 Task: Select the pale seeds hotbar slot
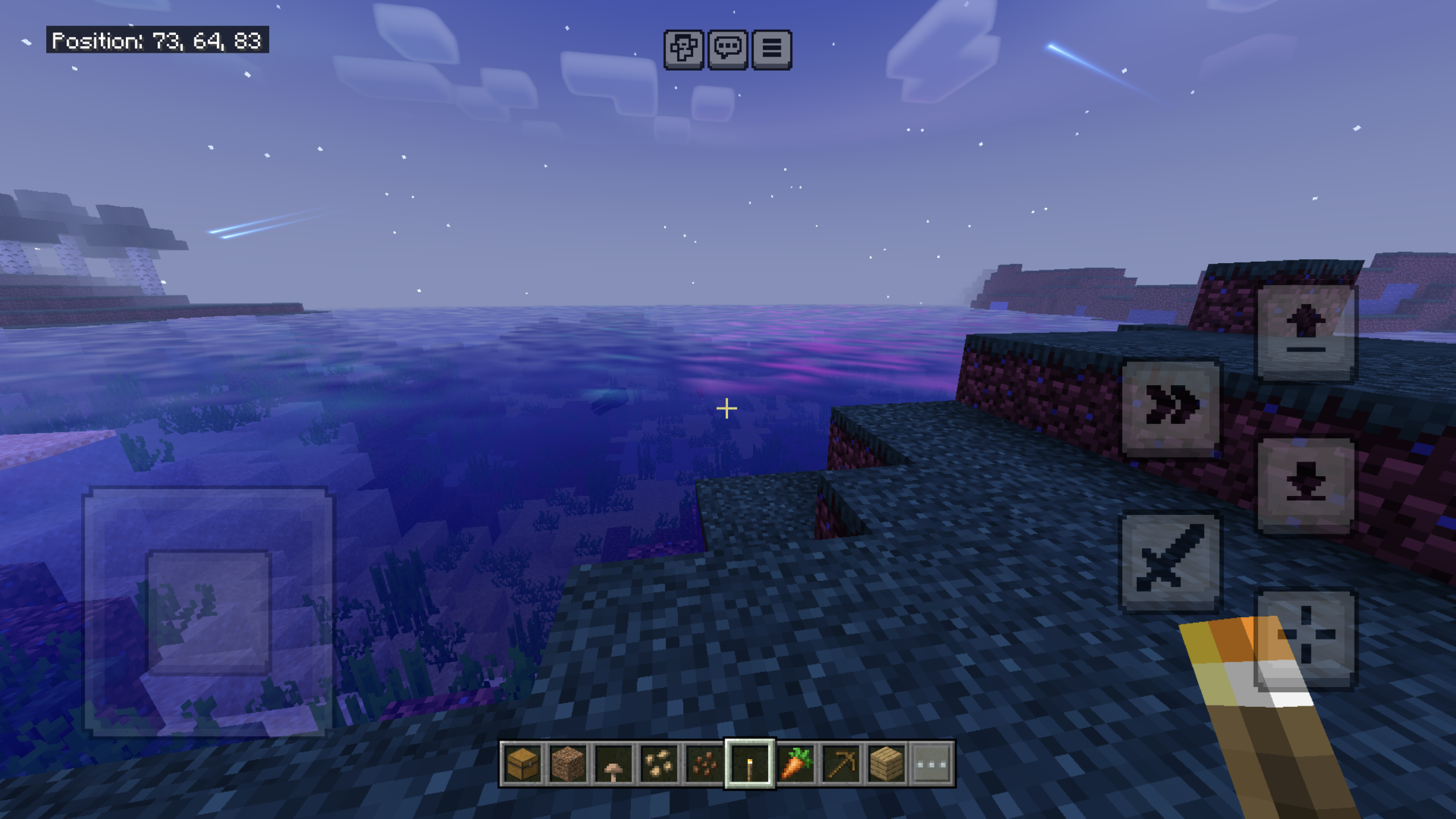(659, 764)
